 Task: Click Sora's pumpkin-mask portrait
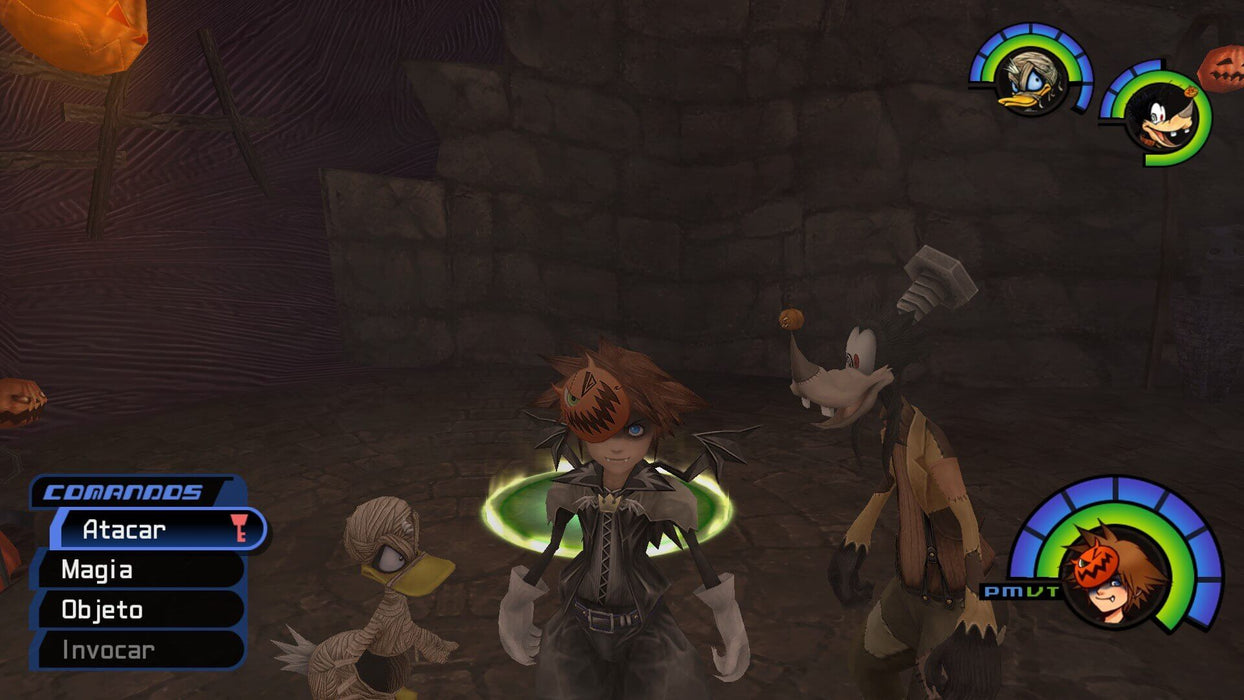[1111, 572]
